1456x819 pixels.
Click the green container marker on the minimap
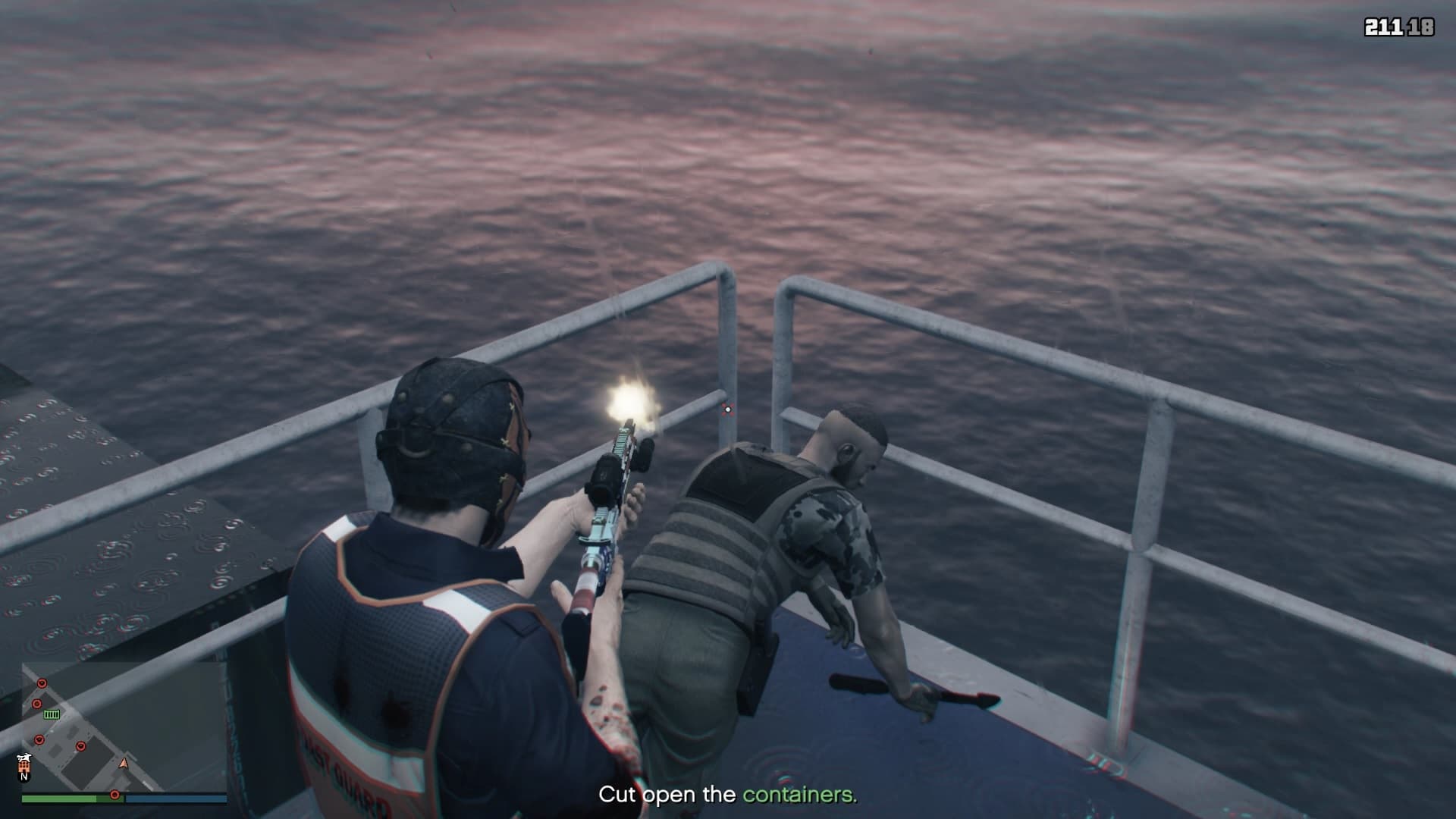click(52, 714)
